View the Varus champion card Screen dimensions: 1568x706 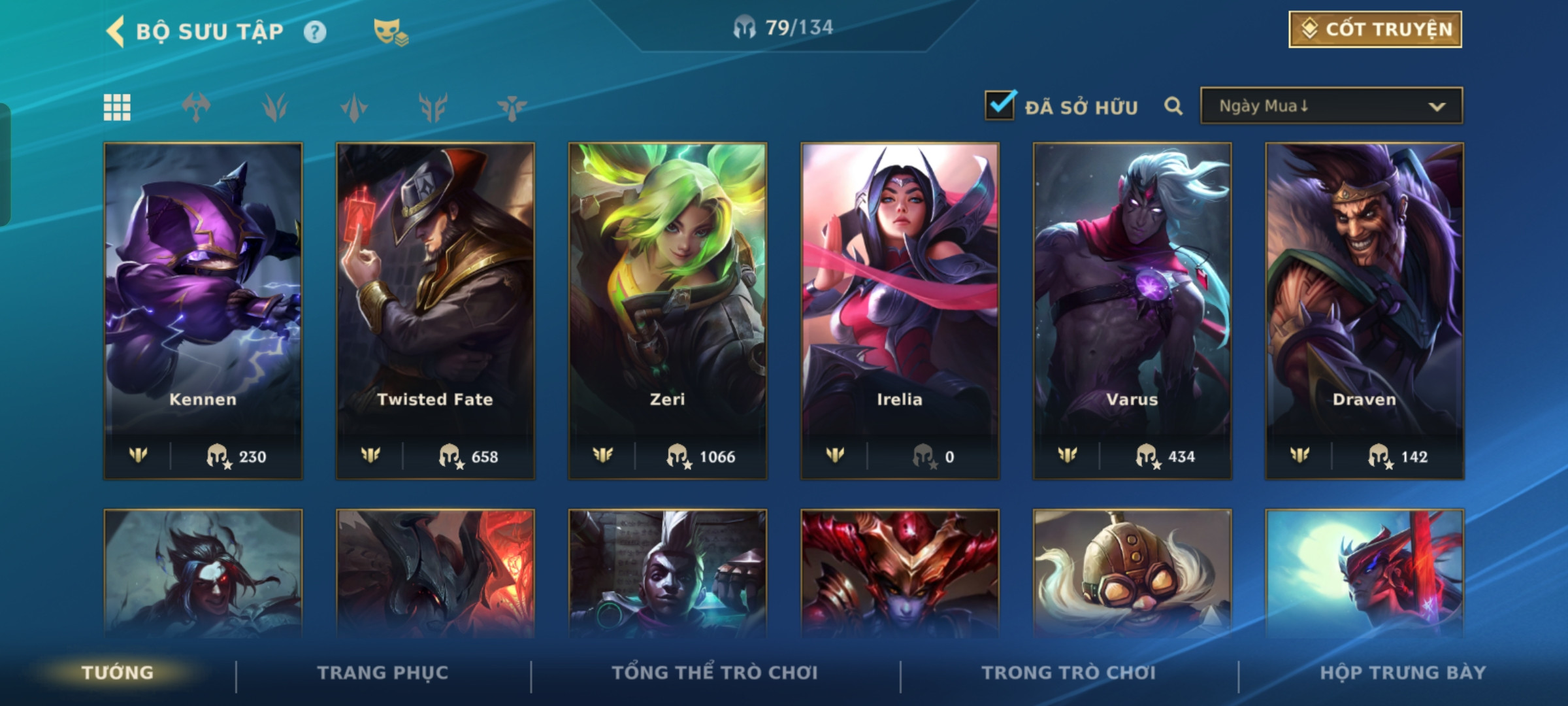point(1132,311)
